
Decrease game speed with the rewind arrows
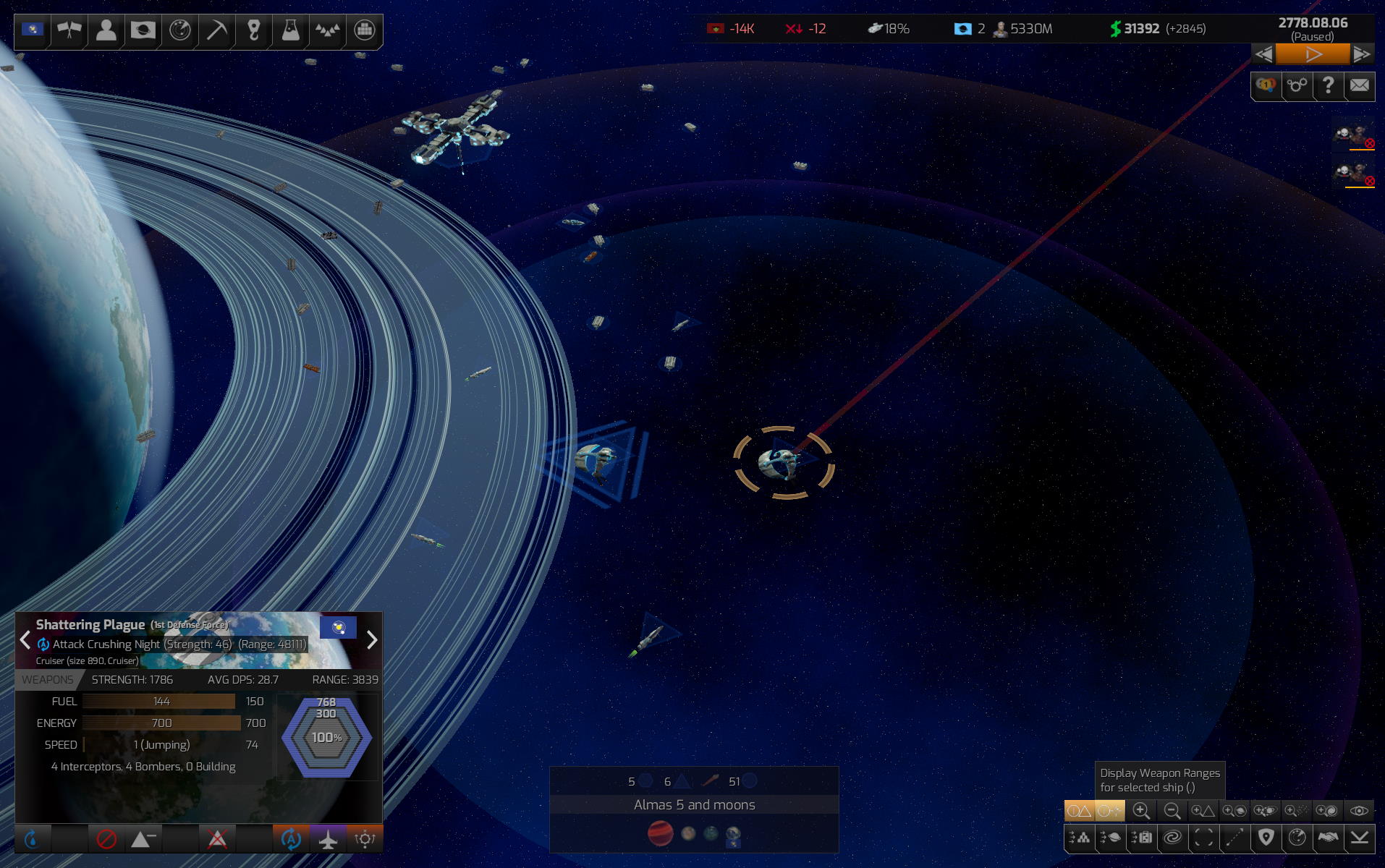(x=1263, y=54)
